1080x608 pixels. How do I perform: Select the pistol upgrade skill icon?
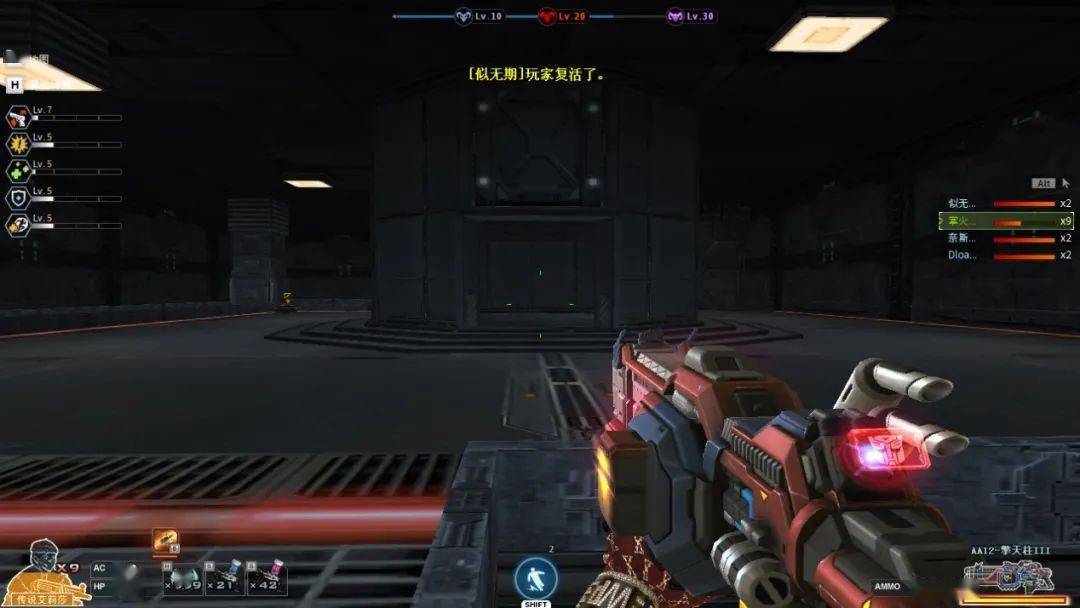click(16, 117)
